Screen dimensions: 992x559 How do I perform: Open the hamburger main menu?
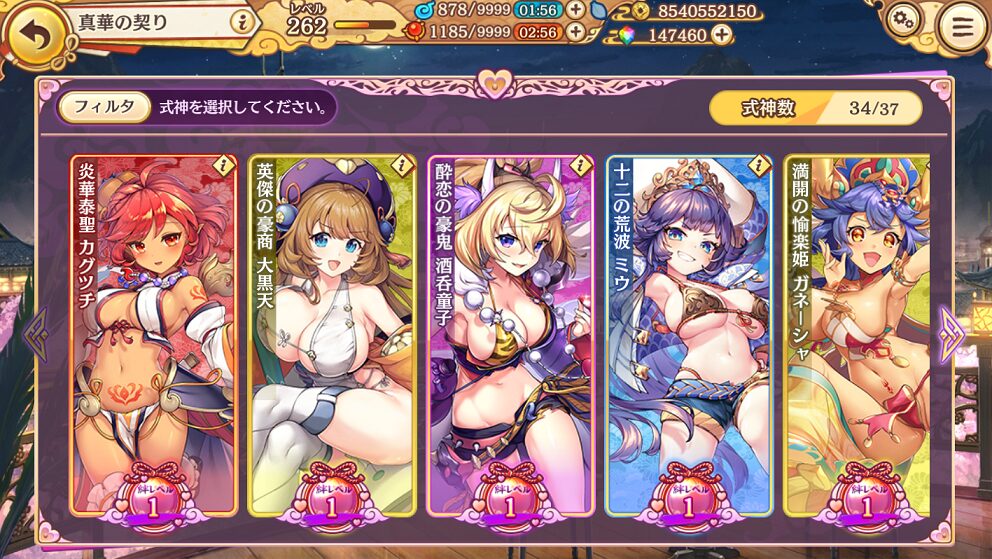(962, 29)
